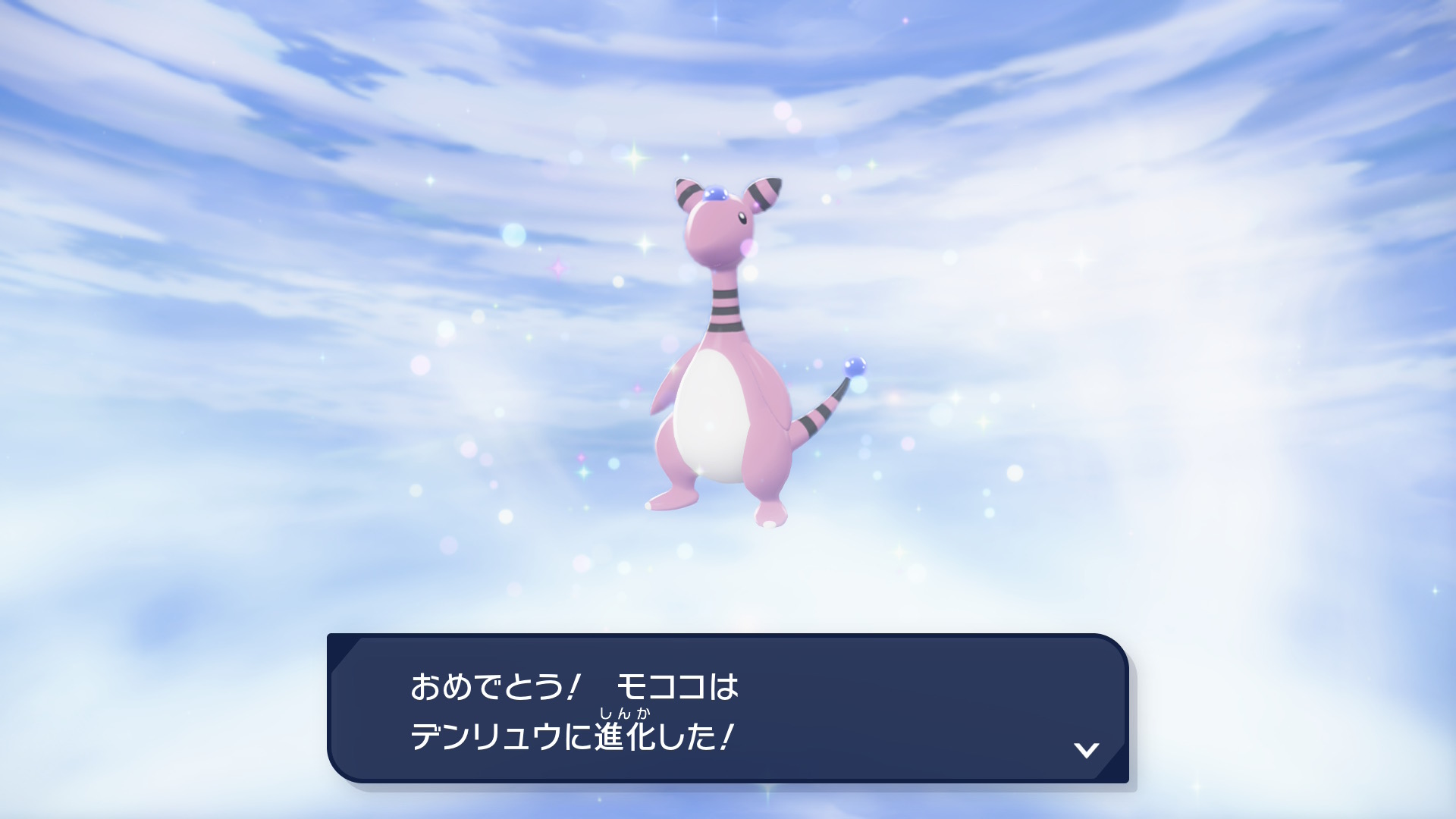1456x819 pixels.
Task: Click Ampharos's eye
Action: (742, 218)
